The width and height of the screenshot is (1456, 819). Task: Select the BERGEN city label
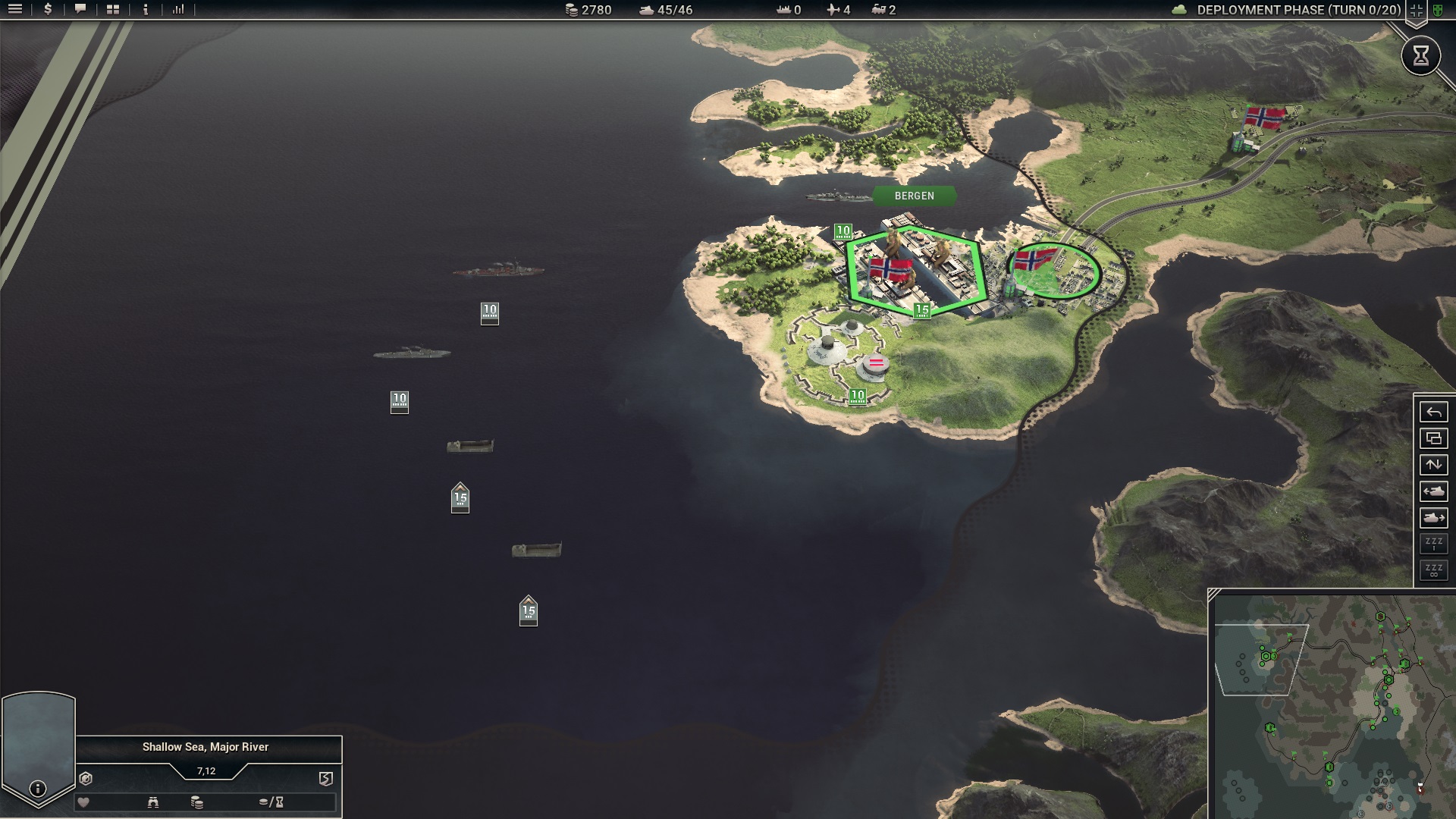(914, 196)
